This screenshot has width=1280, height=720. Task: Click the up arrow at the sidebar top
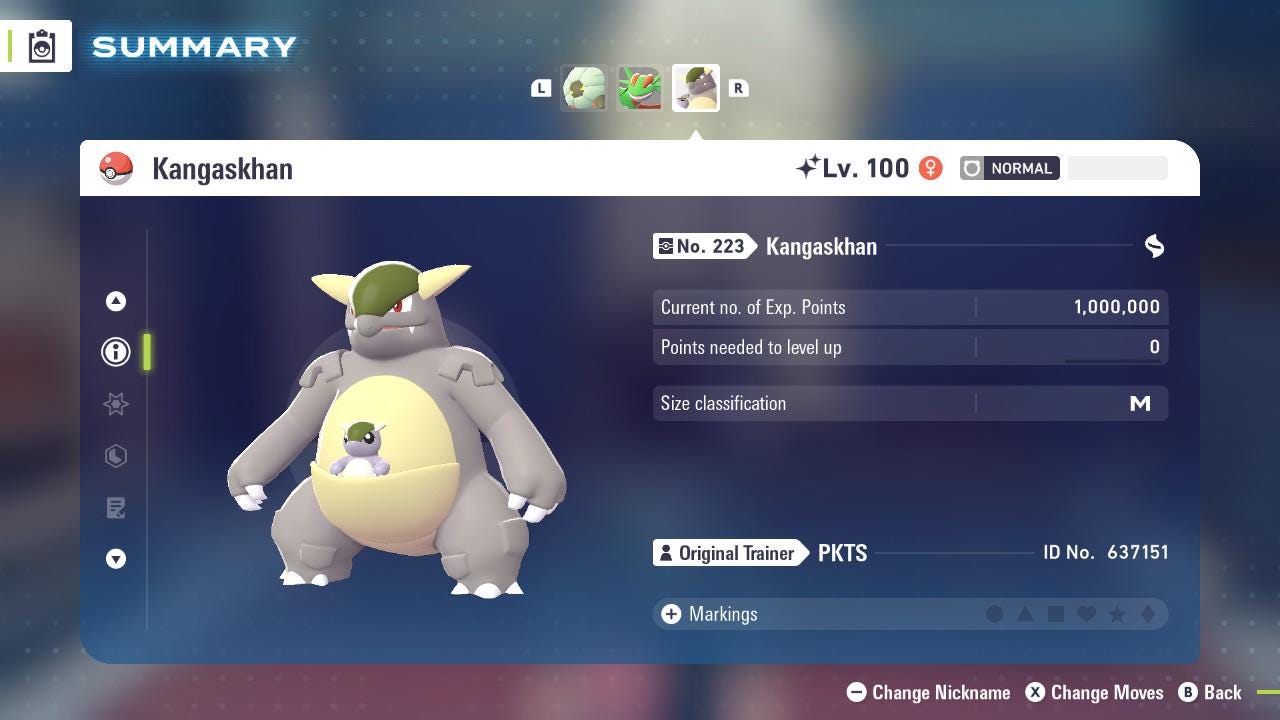(x=116, y=300)
